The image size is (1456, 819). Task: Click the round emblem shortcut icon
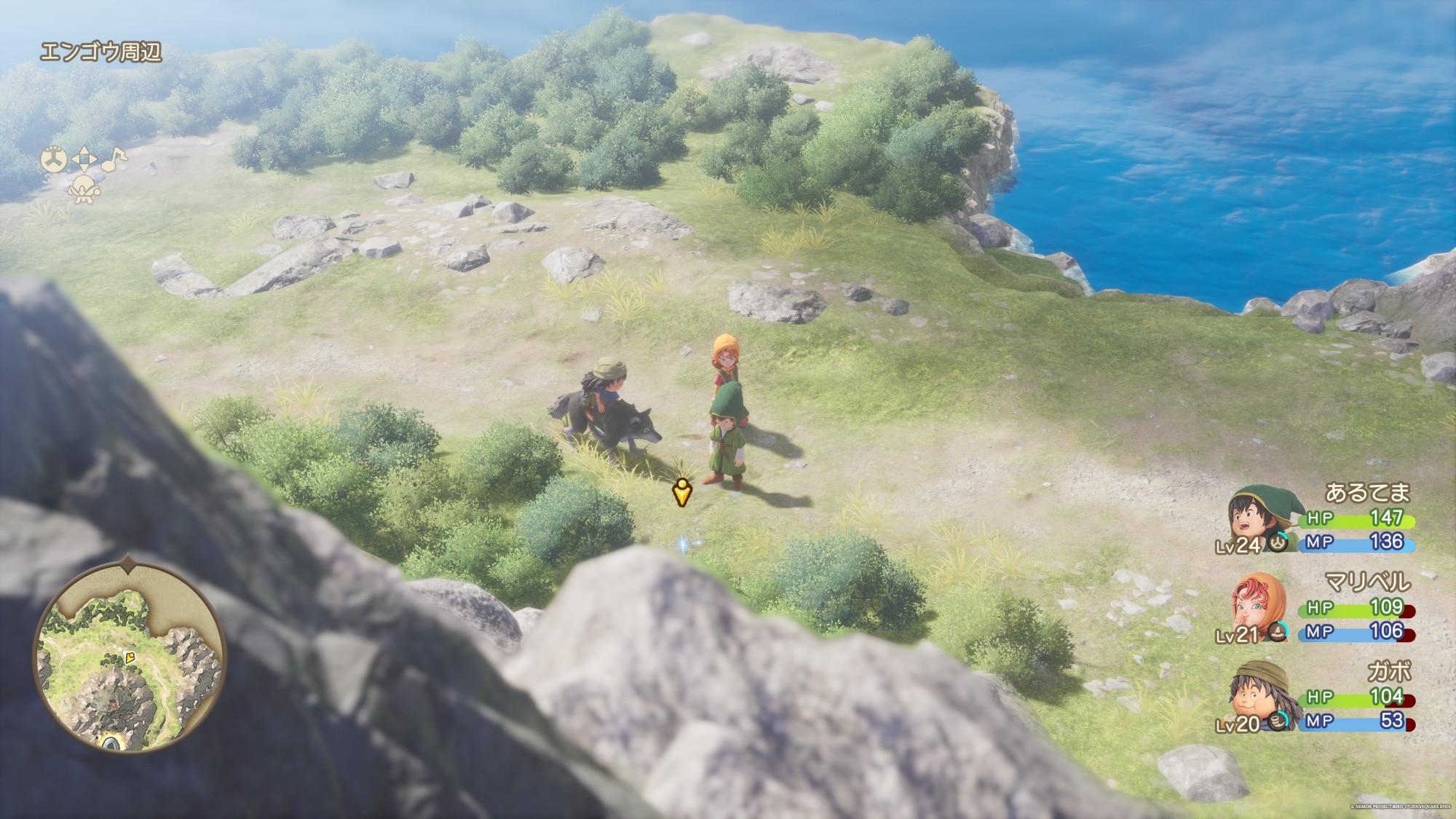(x=53, y=159)
